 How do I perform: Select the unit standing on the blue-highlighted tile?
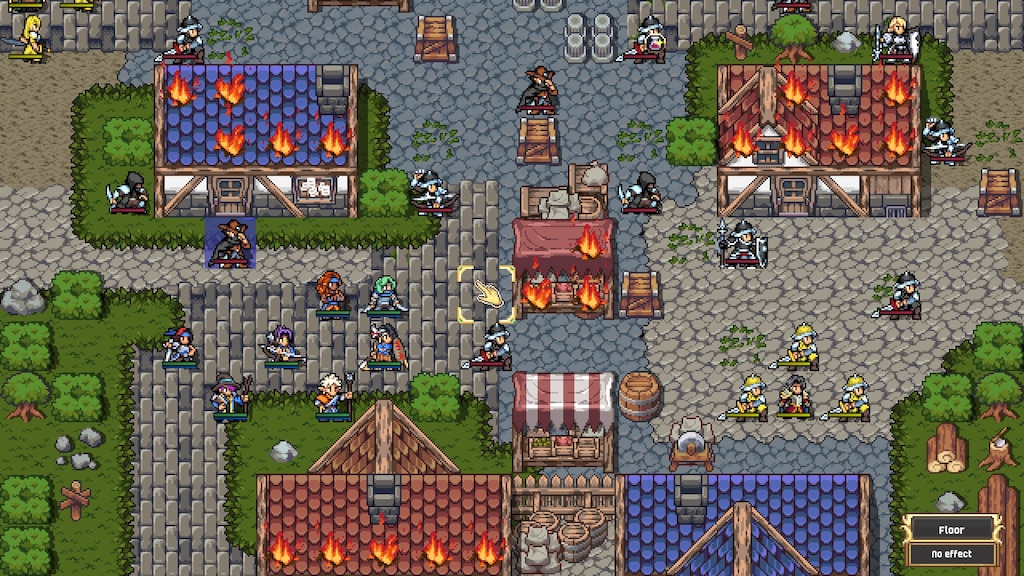[230, 243]
